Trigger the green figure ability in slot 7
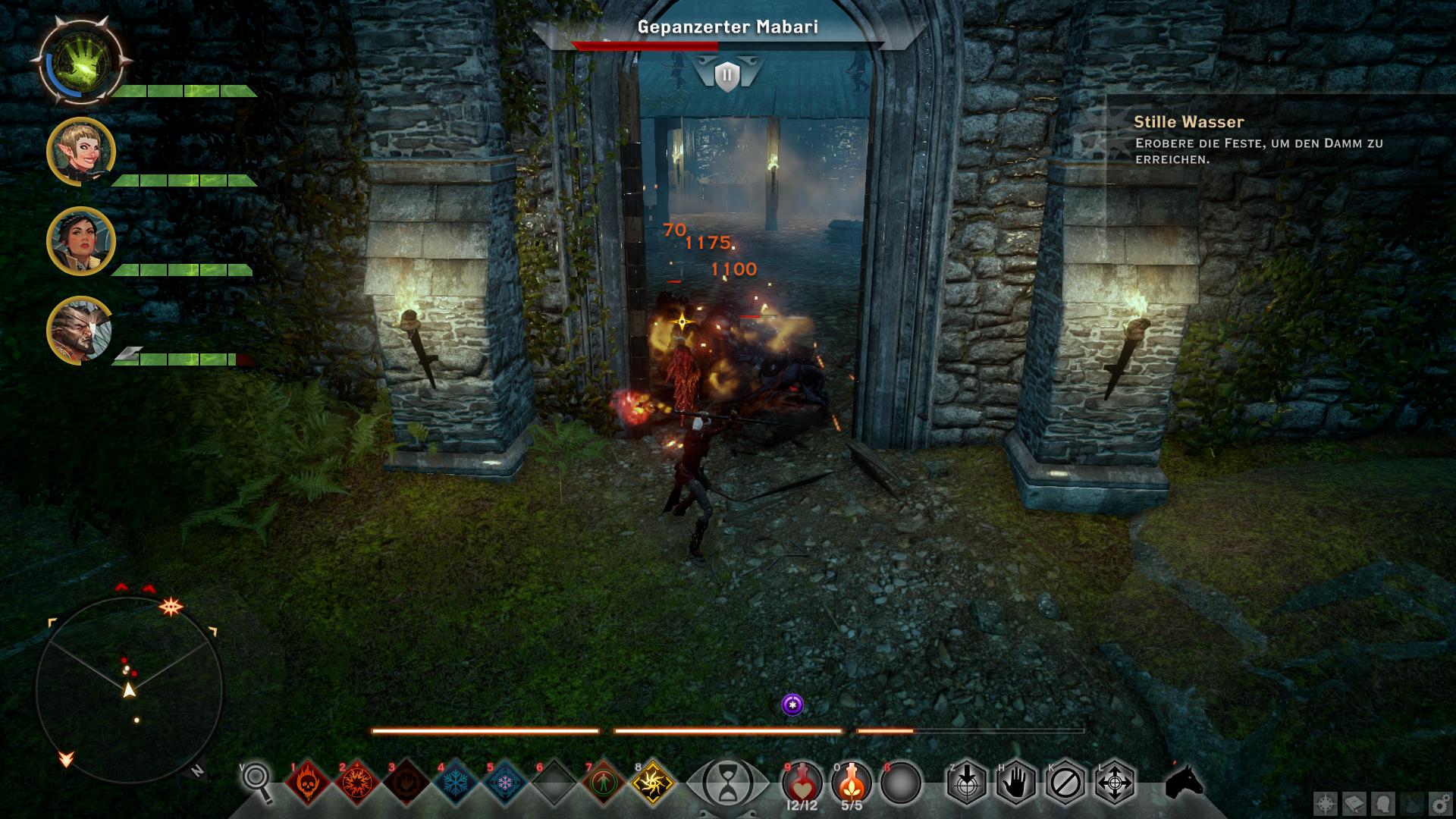Image resolution: width=1456 pixels, height=819 pixels. click(x=604, y=781)
